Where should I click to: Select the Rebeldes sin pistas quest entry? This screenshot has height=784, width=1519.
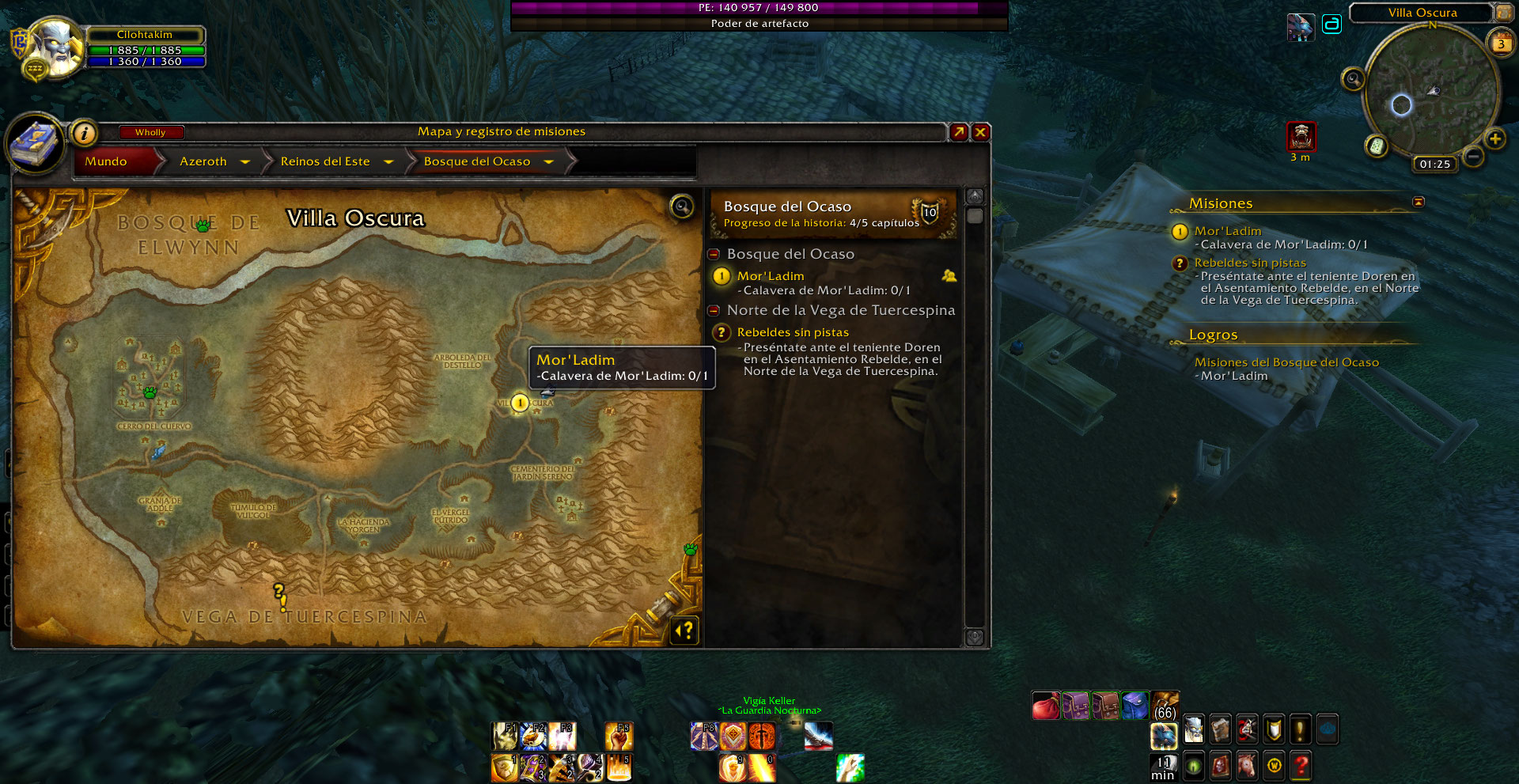(792, 332)
